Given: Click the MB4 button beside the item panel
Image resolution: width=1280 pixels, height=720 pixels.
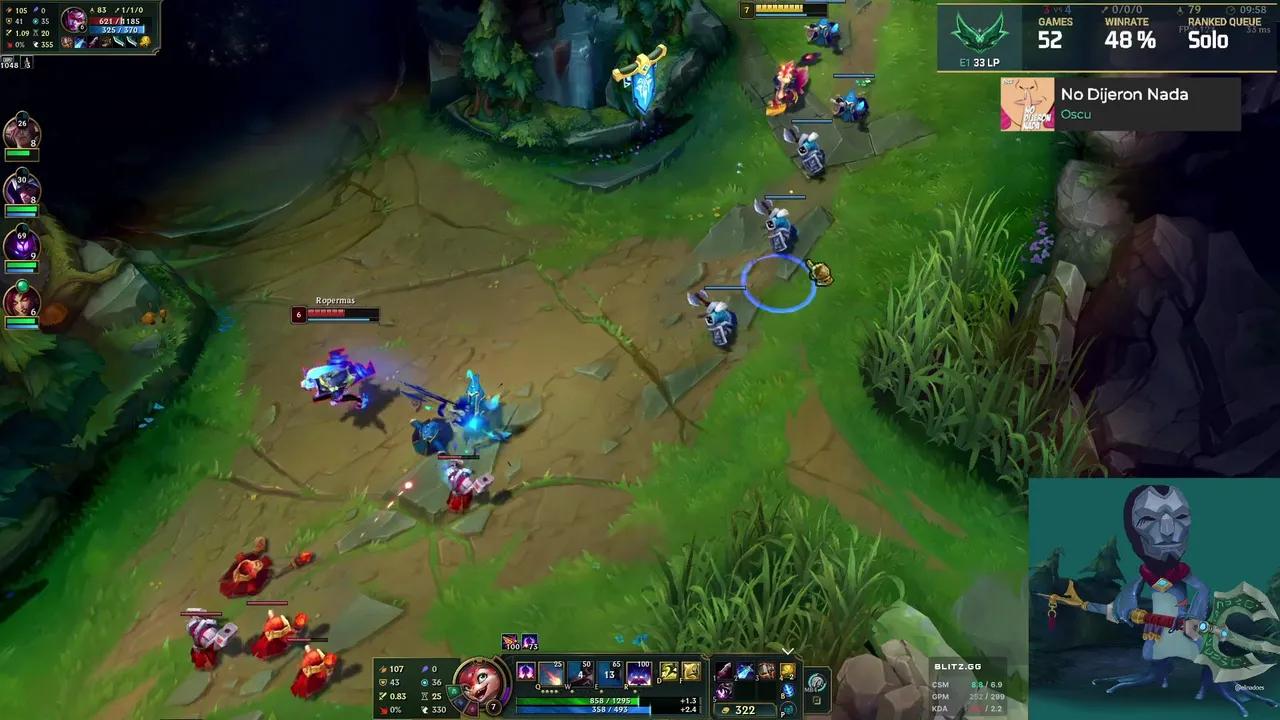Looking at the screenshot, I should click(x=817, y=682).
